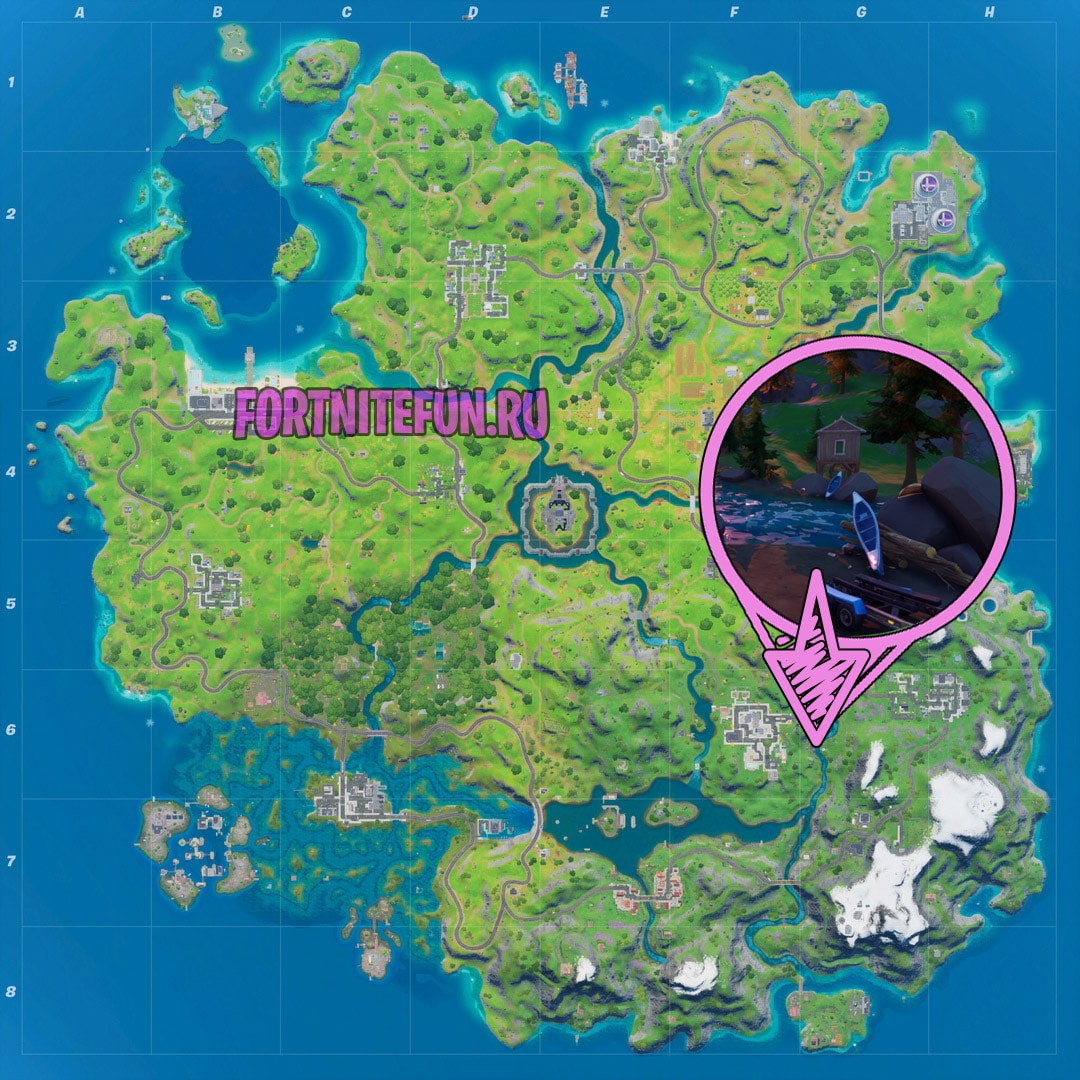Click the pink arrow map marker
Screen dimensions: 1080x1080
(x=819, y=668)
